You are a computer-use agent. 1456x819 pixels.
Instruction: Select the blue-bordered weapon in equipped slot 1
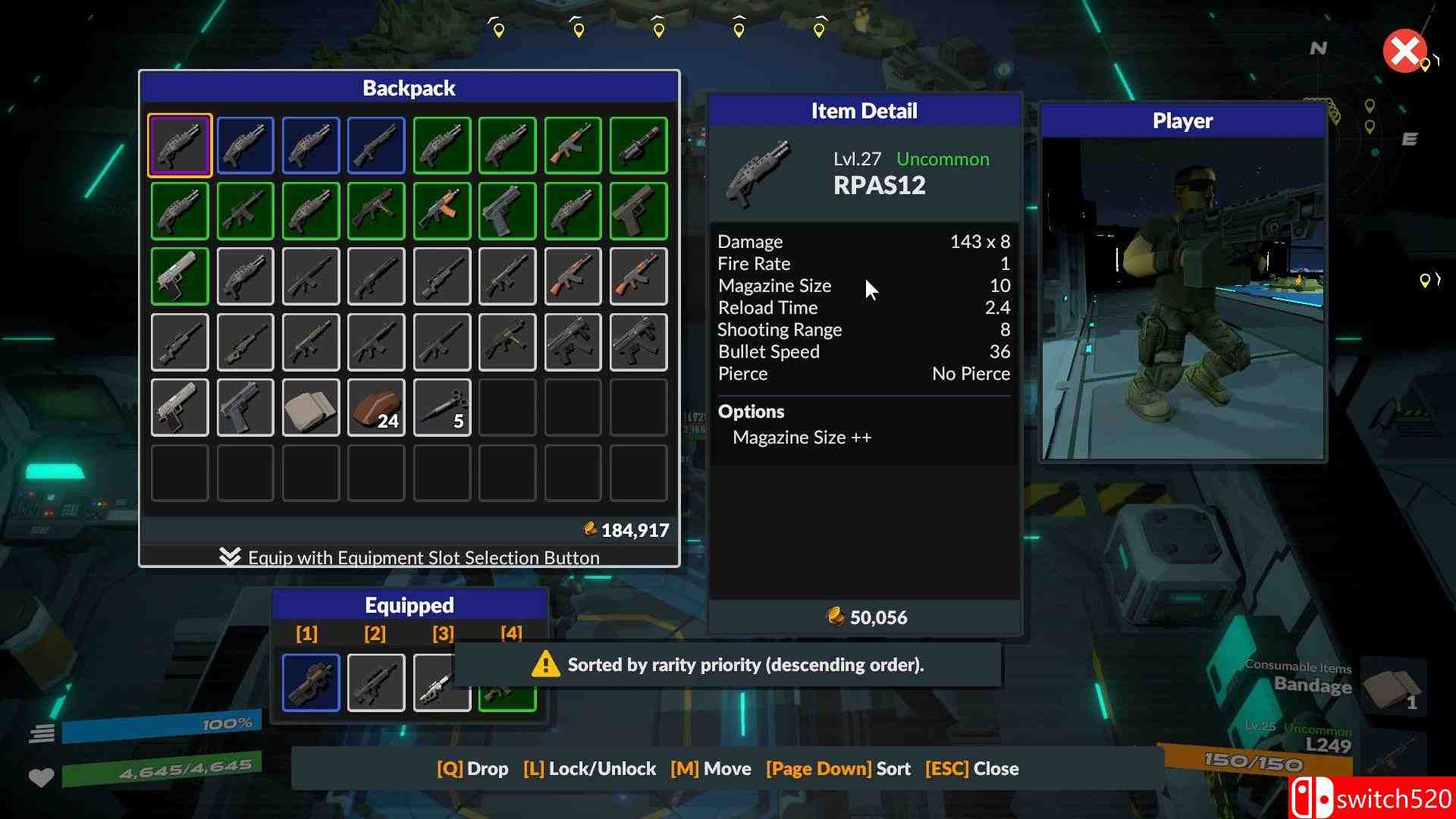[311, 682]
